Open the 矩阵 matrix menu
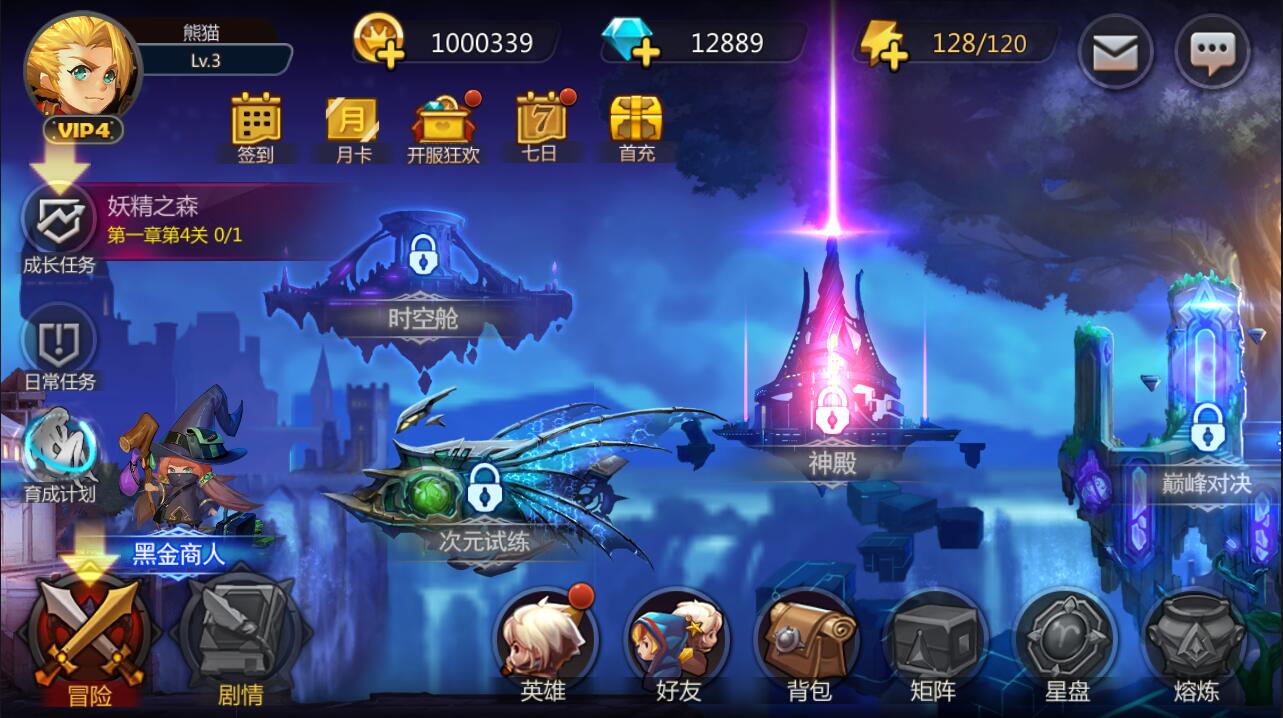Screen dimensions: 1283x718 [x=934, y=641]
